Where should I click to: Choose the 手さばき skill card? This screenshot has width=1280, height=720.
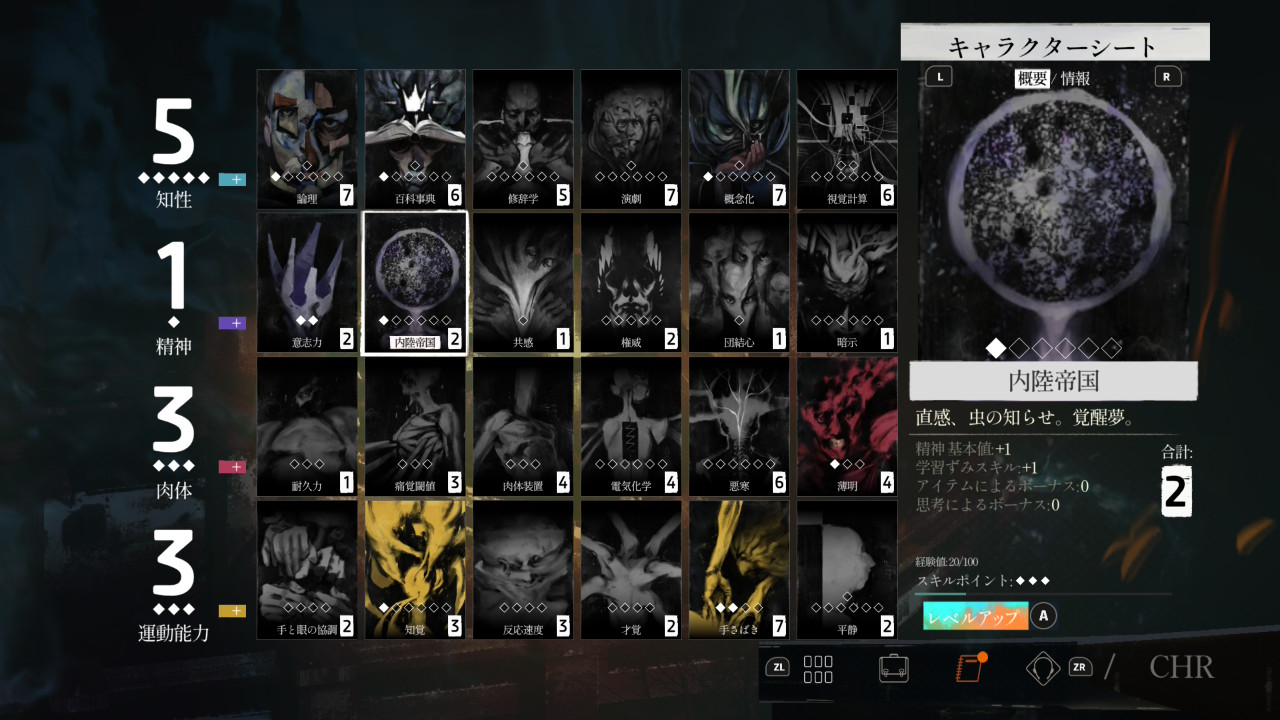click(x=738, y=569)
